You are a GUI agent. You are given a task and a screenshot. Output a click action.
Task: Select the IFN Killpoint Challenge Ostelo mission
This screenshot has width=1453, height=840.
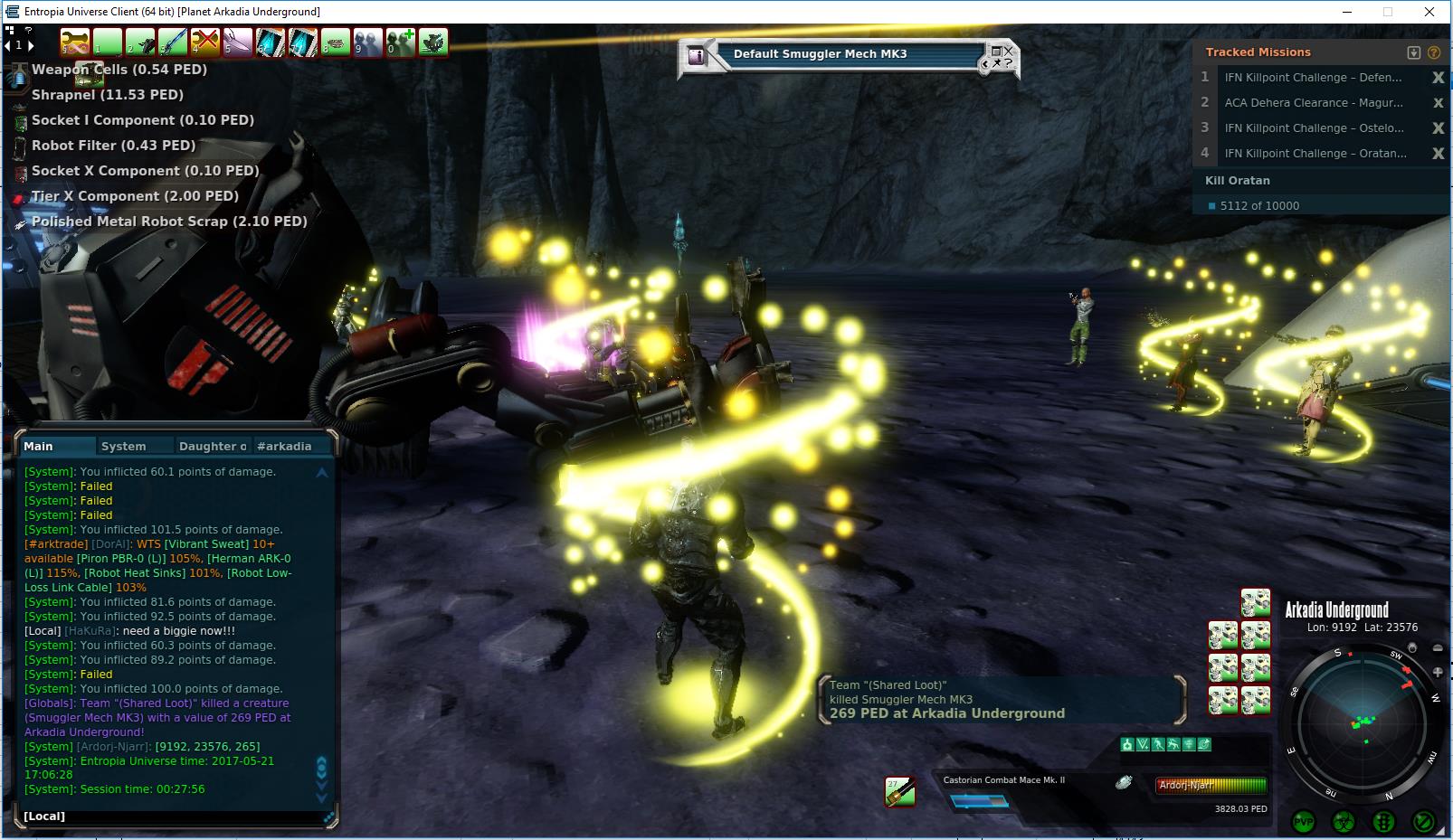coord(1314,128)
